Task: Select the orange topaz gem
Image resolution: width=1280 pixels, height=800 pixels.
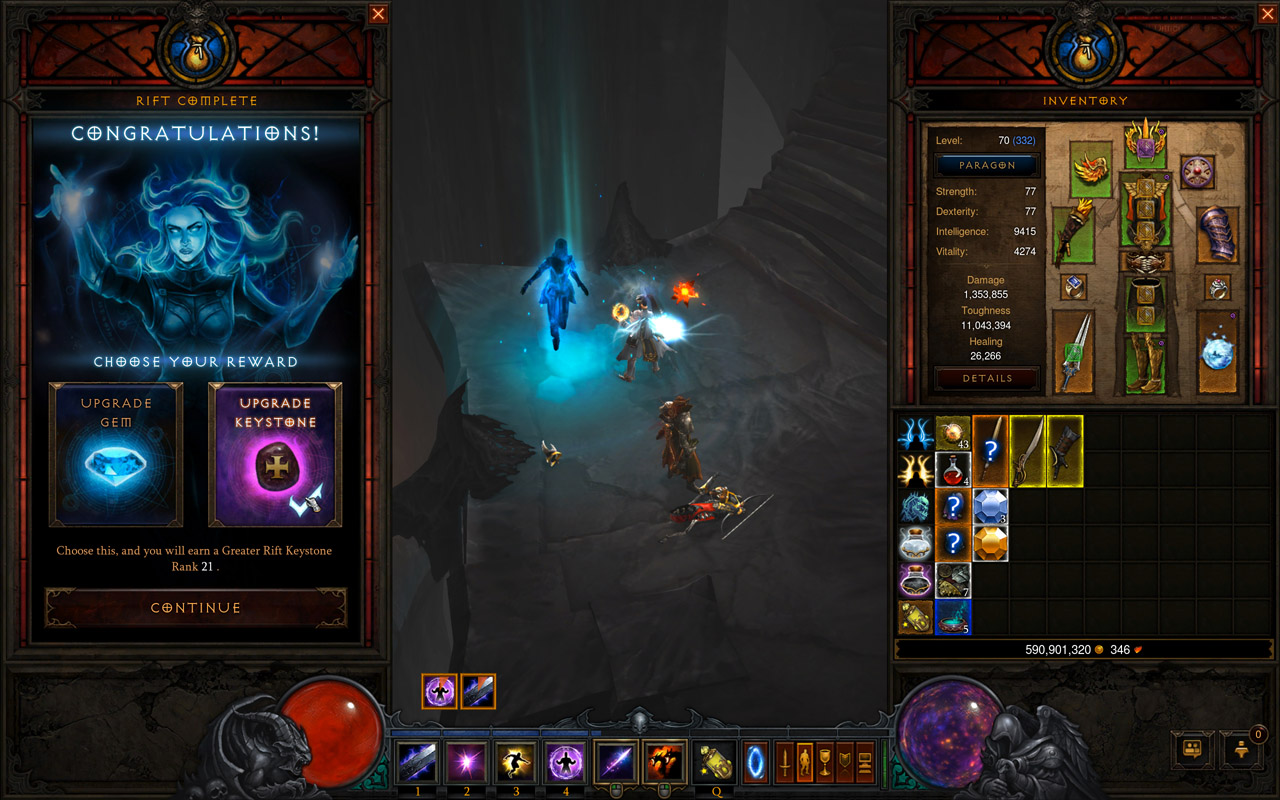Action: 989,542
